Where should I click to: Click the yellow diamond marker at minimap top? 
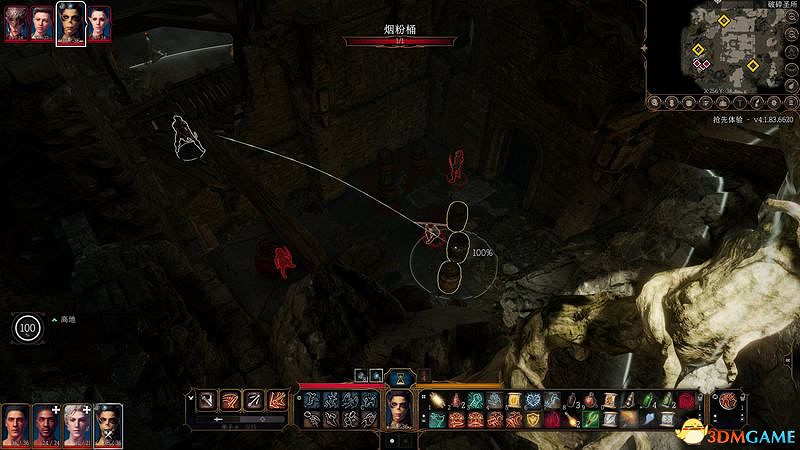click(x=724, y=20)
